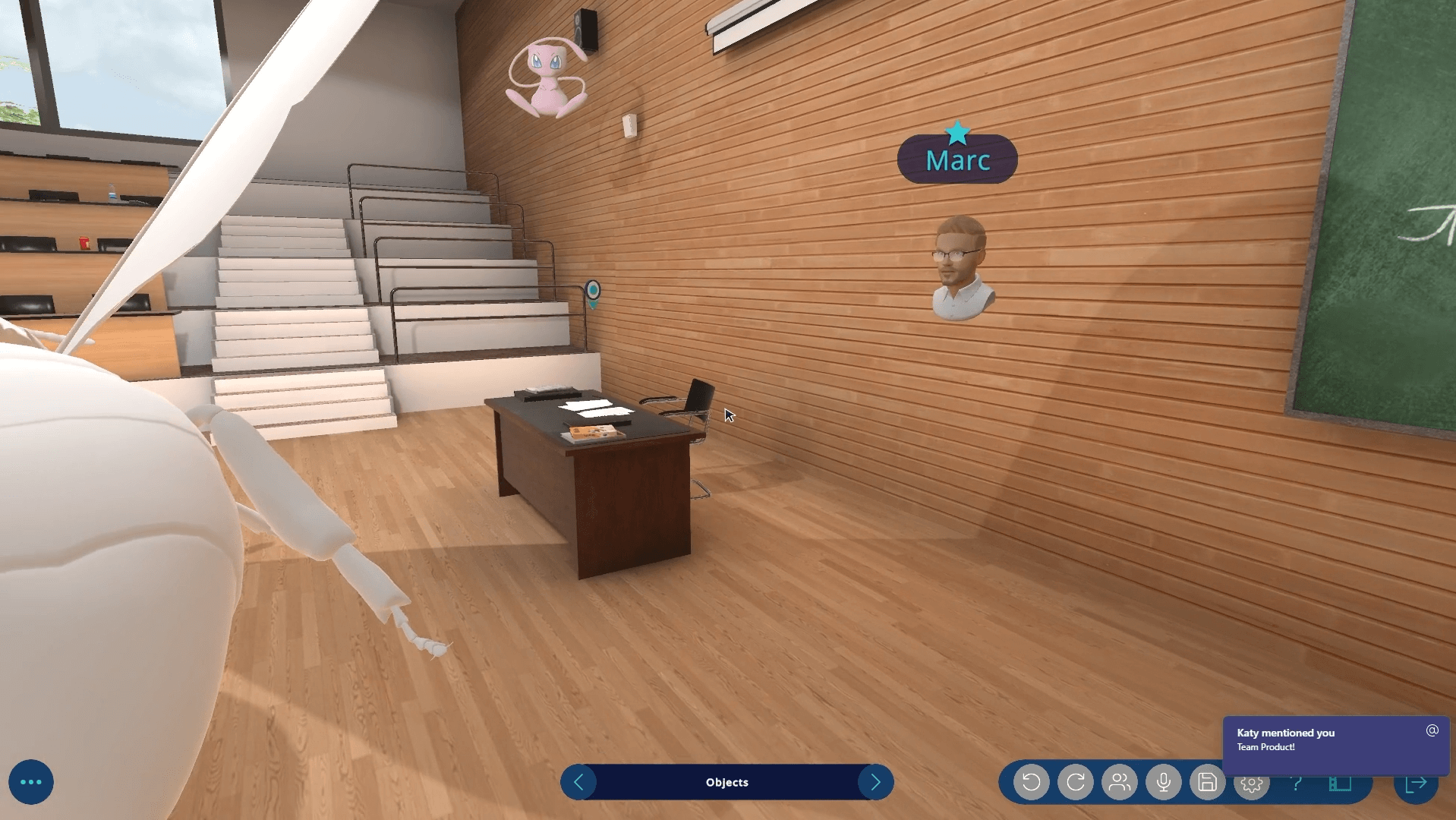Save the scene with the floppy disk icon
Viewport: 1456px width, 820px height.
[x=1207, y=782]
